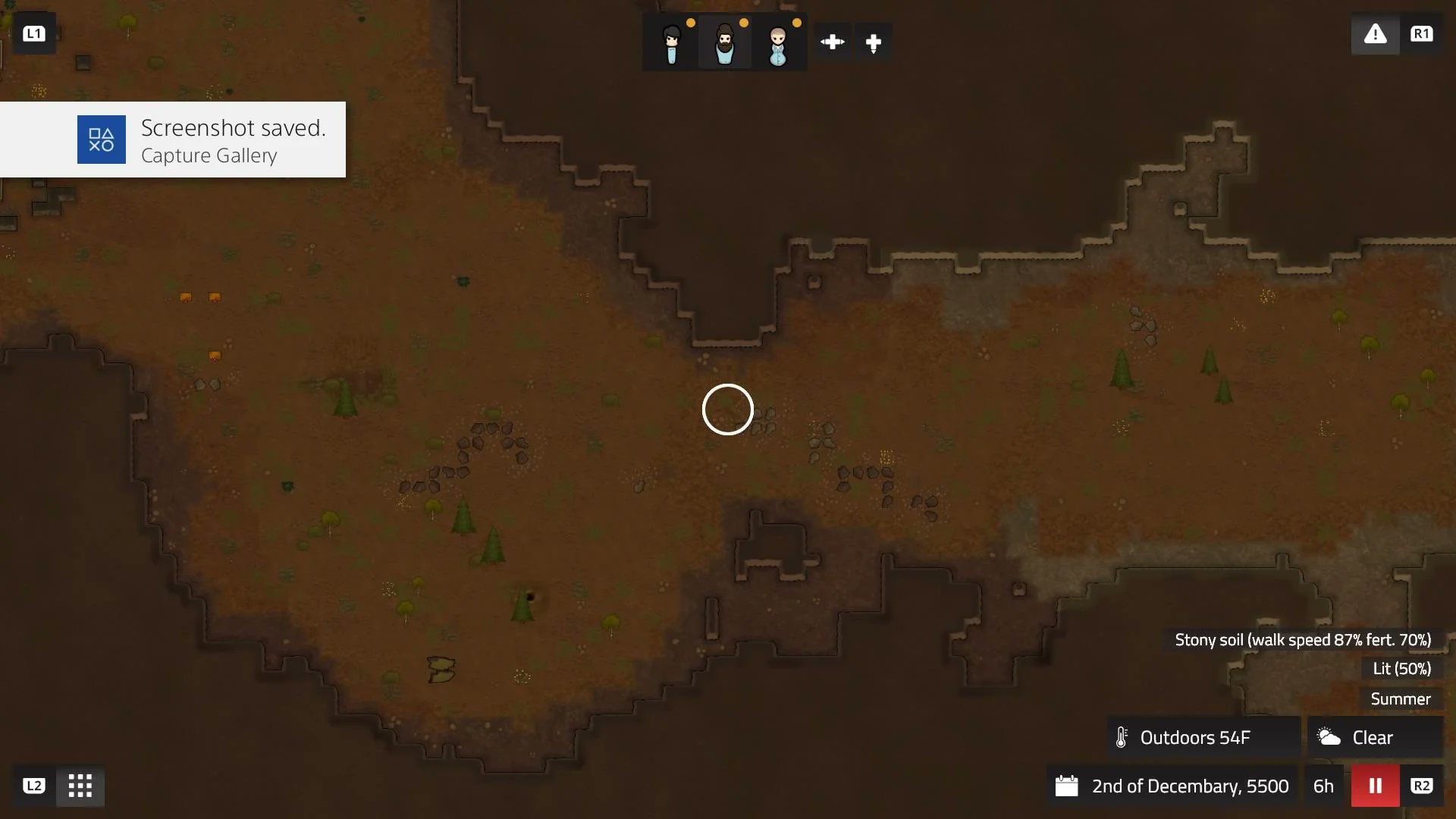
Task: Click the horizontal arrows colonist bar shrink icon
Action: [832, 42]
